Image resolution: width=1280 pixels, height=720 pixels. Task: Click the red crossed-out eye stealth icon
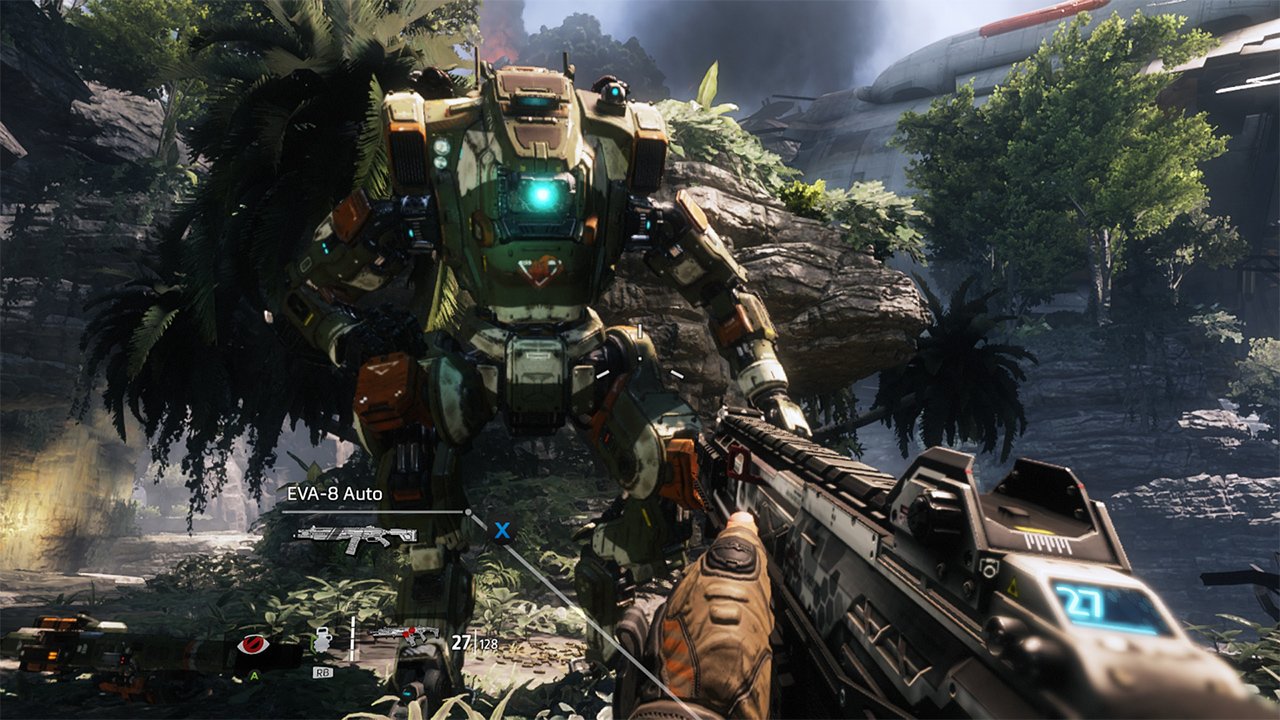click(253, 645)
